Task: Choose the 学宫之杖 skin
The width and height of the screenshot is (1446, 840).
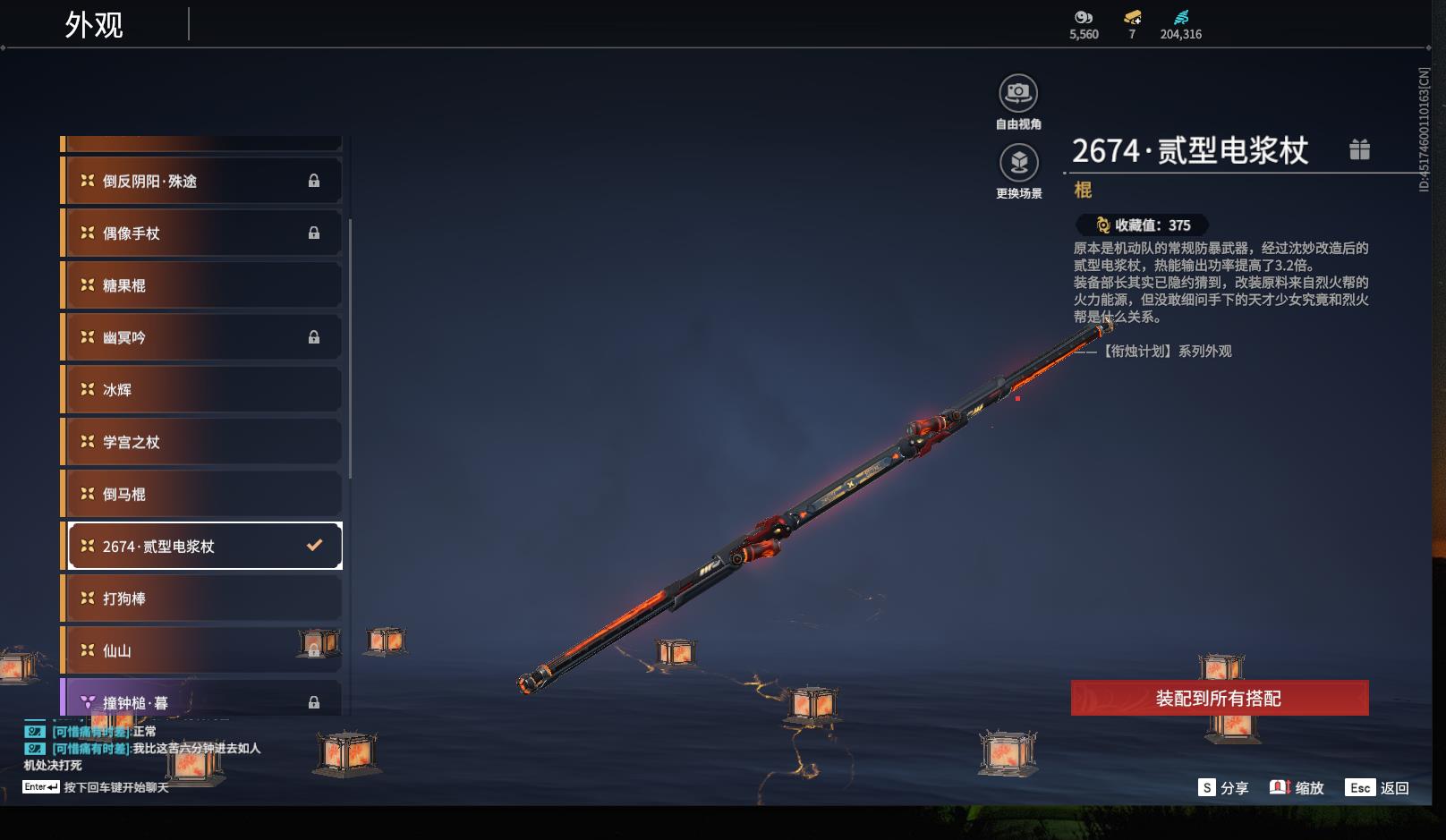Action: click(202, 442)
